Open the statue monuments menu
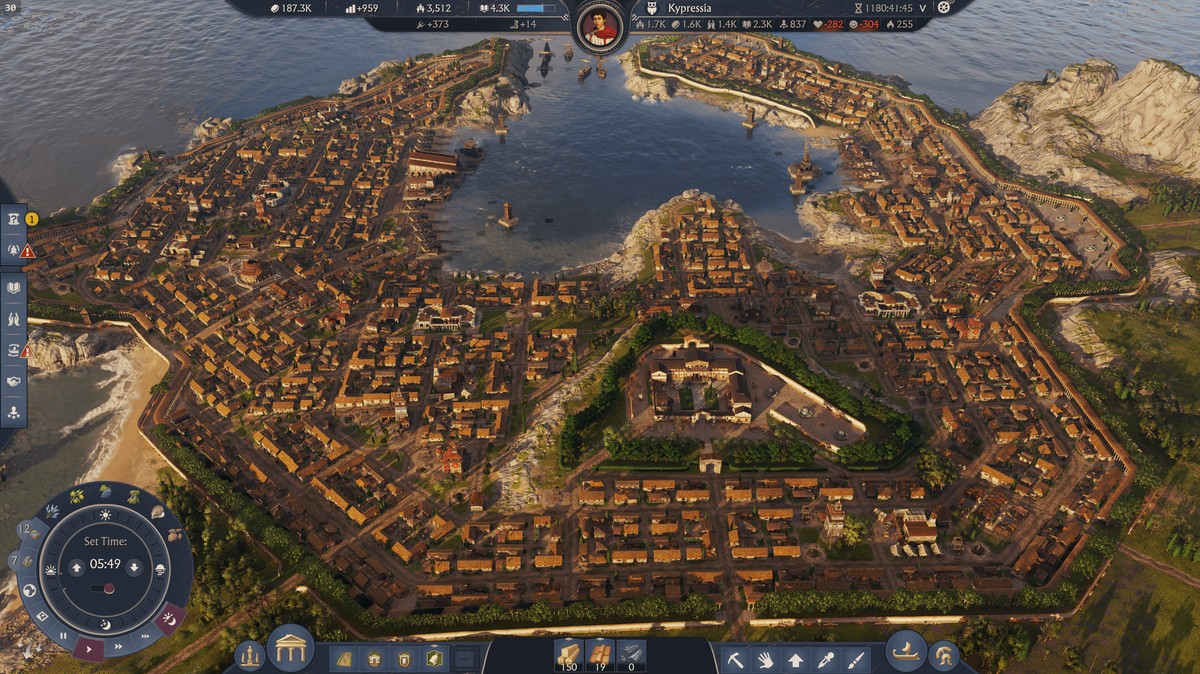Image resolution: width=1200 pixels, height=674 pixels. (249, 656)
